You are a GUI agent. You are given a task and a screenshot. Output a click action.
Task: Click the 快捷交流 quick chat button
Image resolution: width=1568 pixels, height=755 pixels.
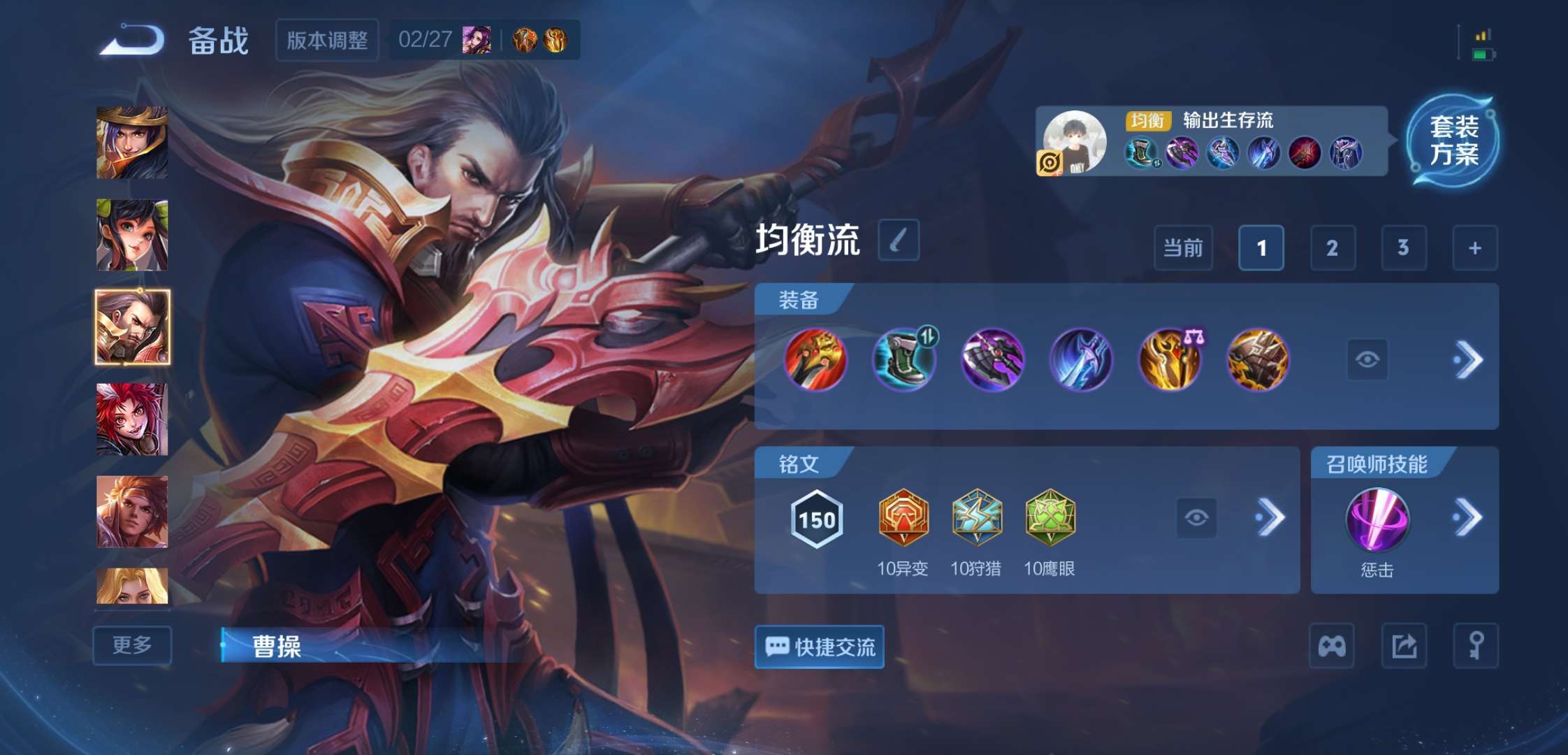click(818, 648)
